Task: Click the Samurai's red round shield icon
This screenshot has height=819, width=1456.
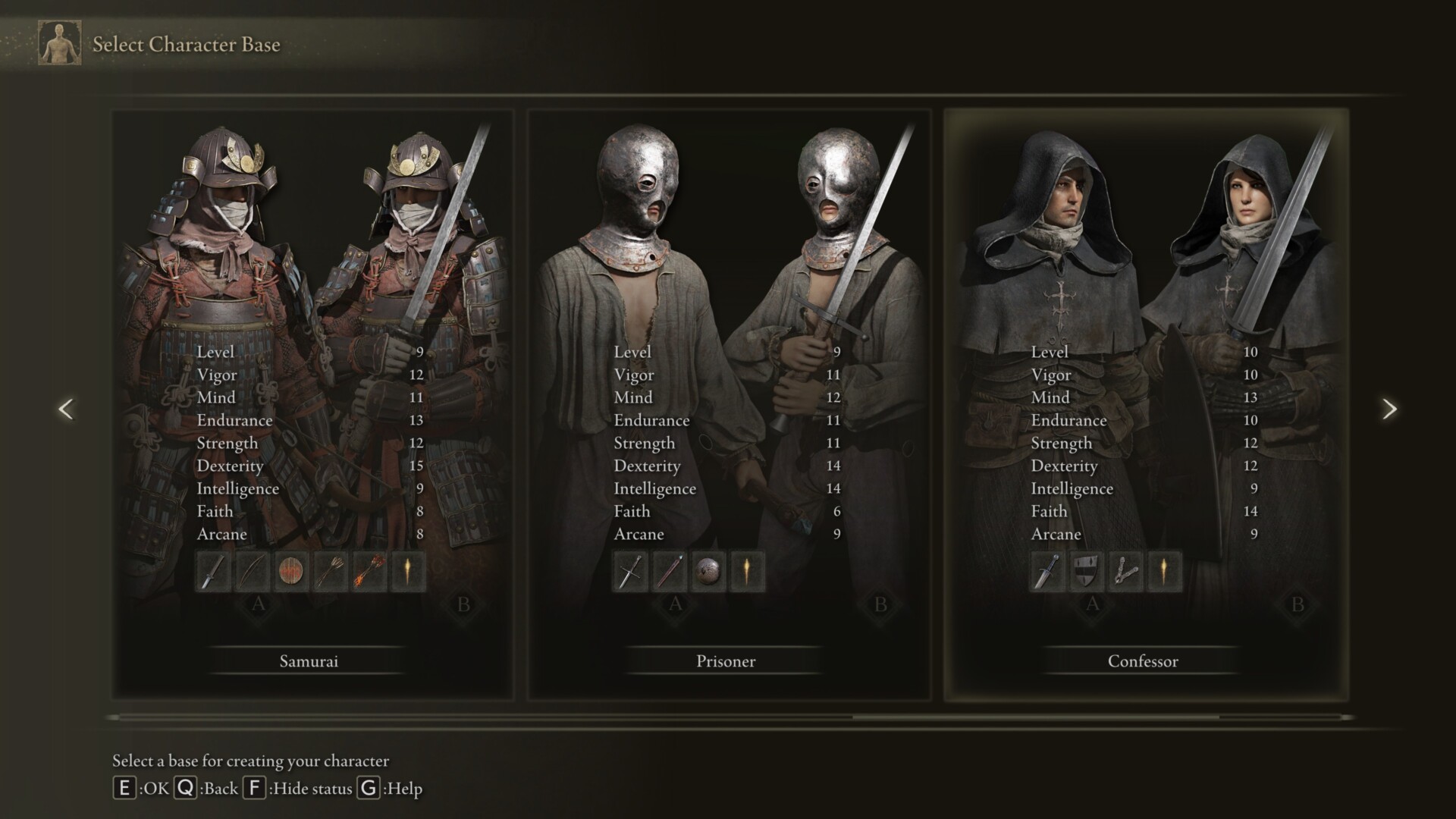Action: (291, 572)
